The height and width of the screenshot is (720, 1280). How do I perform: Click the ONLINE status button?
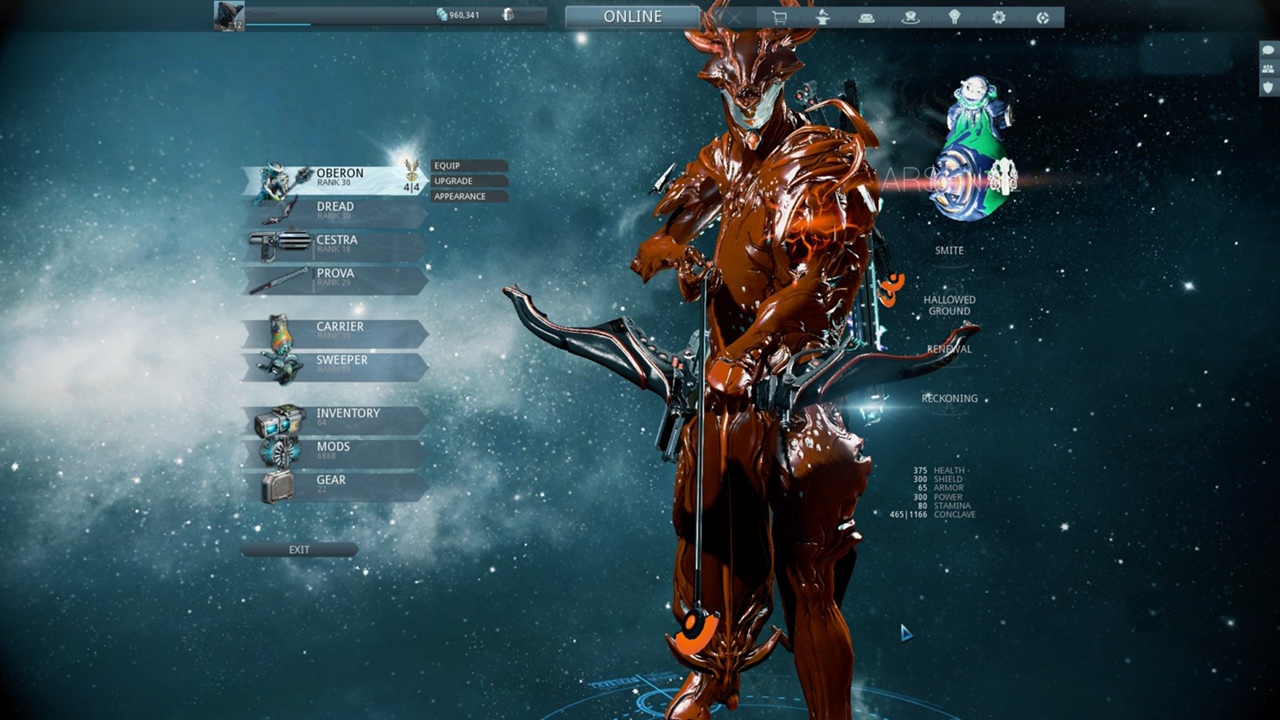pos(632,17)
